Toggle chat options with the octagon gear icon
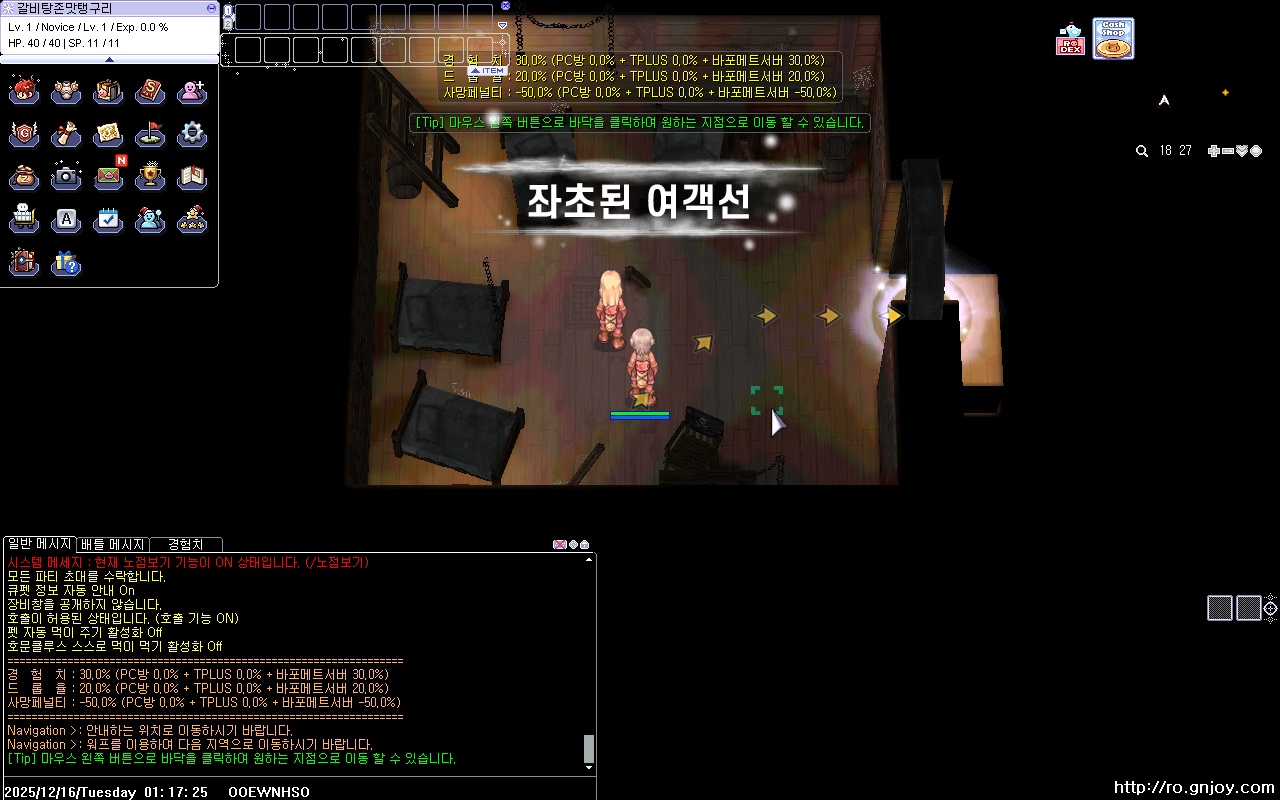This screenshot has width=1280, height=800. (x=572, y=545)
